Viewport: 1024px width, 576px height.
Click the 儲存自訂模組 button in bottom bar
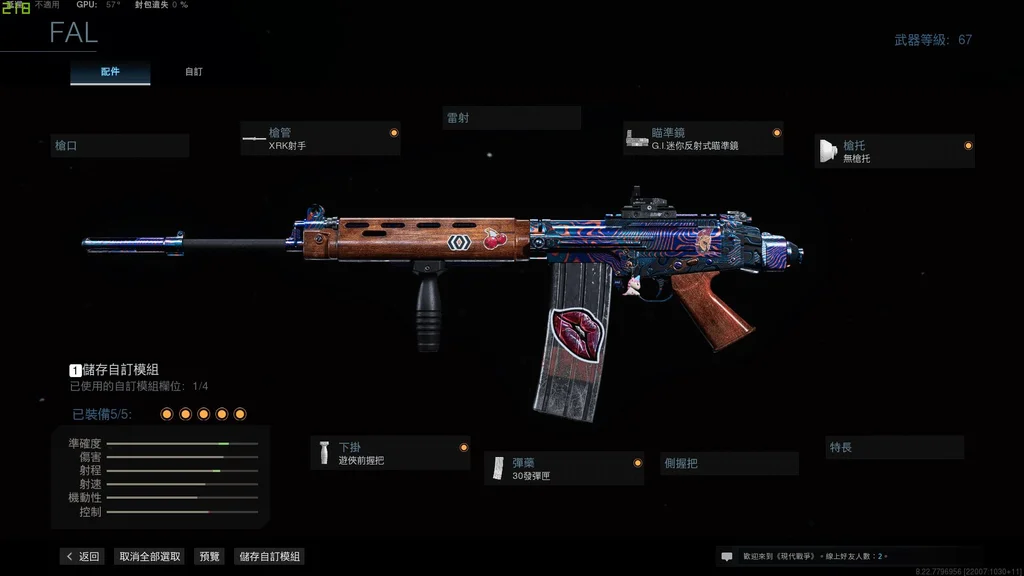[268, 557]
